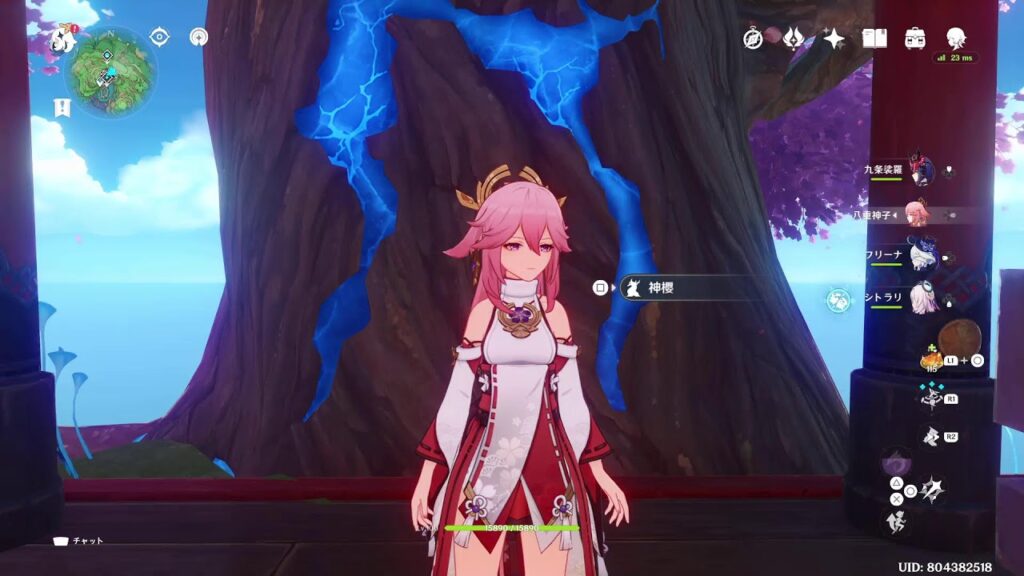
Task: Open the Wish four-pointed star icon
Action: pos(832,38)
